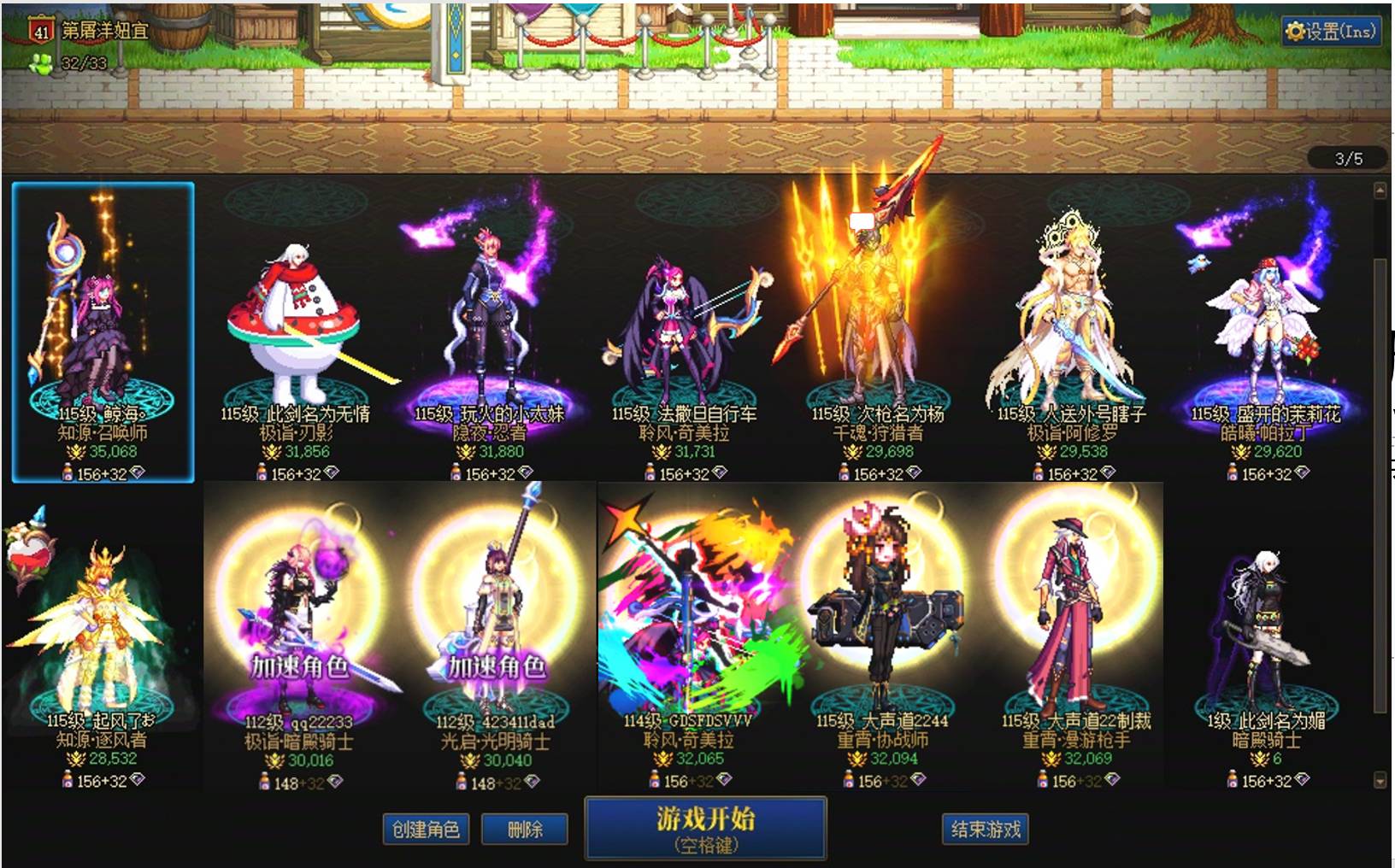Click the gem icon under 重霄·漫游枪手
This screenshot has height=868, width=1395.
pos(1111,780)
